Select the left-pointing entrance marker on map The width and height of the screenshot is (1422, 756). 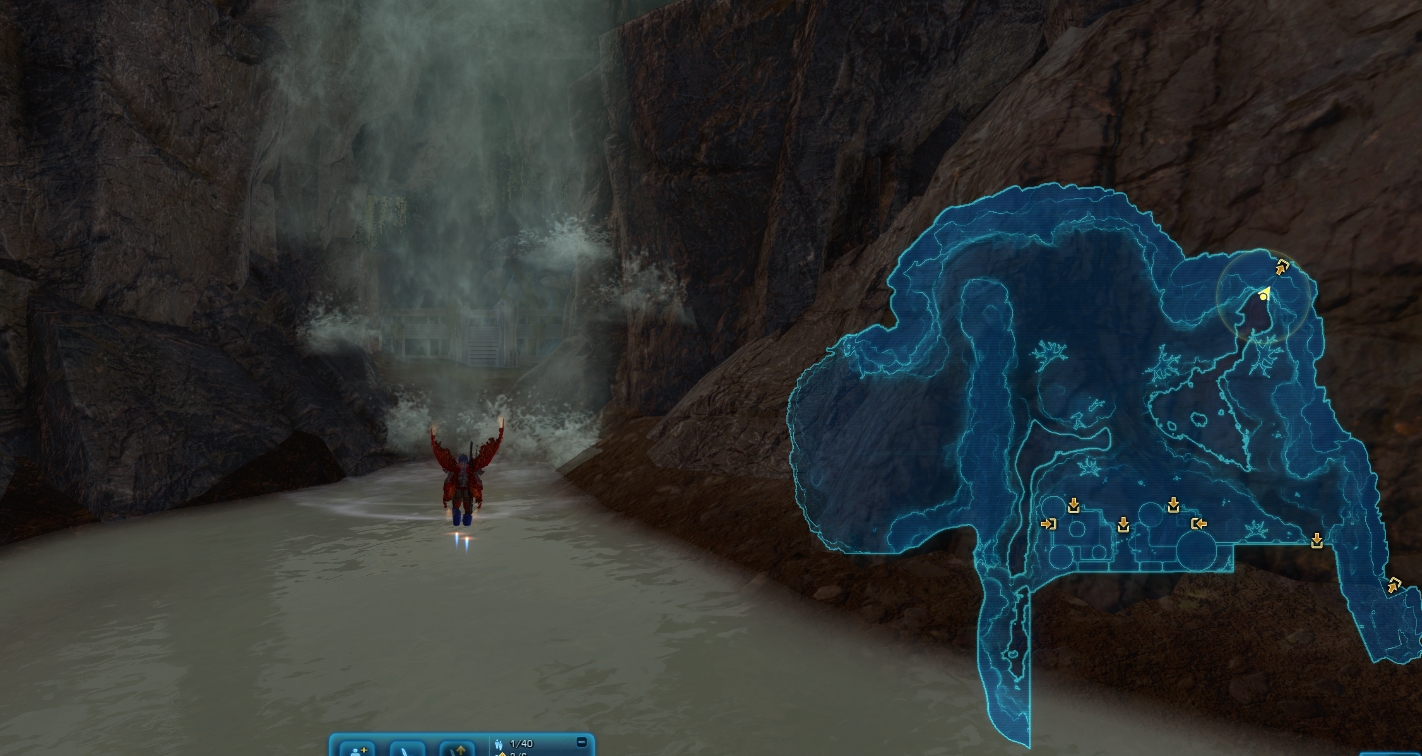click(1198, 523)
